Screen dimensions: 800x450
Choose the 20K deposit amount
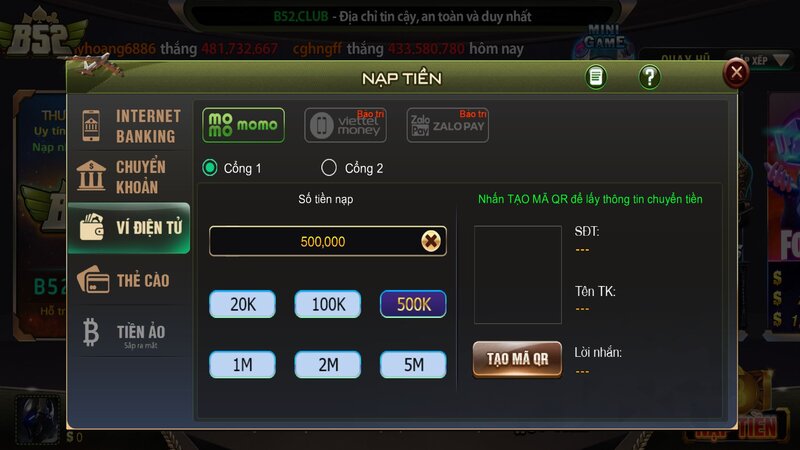[x=242, y=304]
